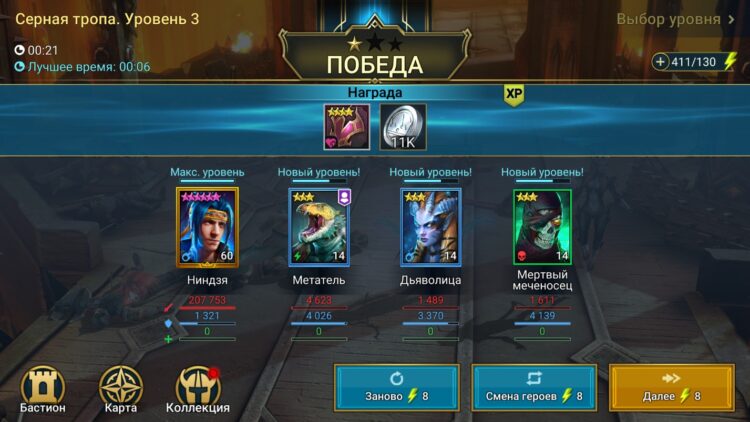The height and width of the screenshot is (422, 750).
Task: Select the Дьяволица hero portrait
Action: [x=430, y=228]
